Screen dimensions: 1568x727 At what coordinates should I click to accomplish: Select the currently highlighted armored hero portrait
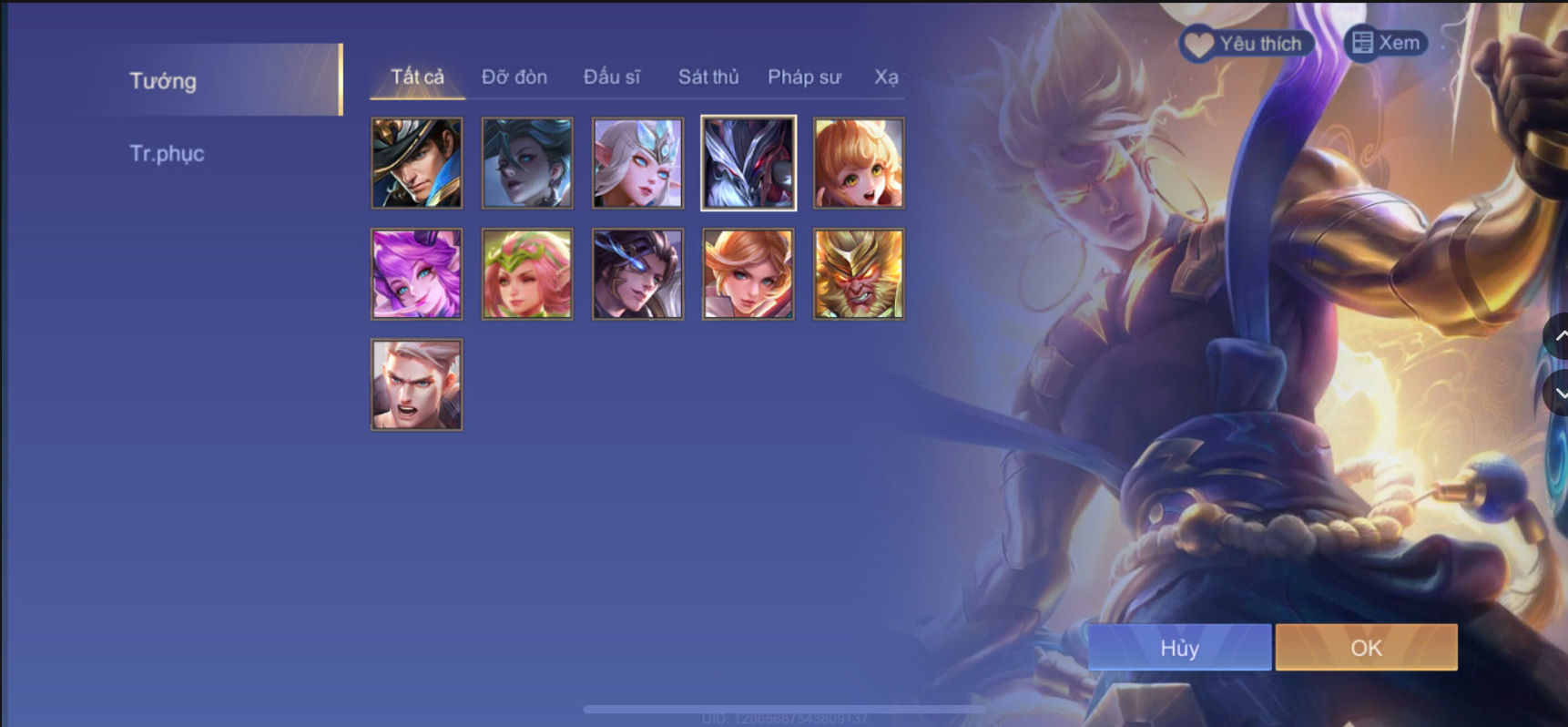(747, 163)
